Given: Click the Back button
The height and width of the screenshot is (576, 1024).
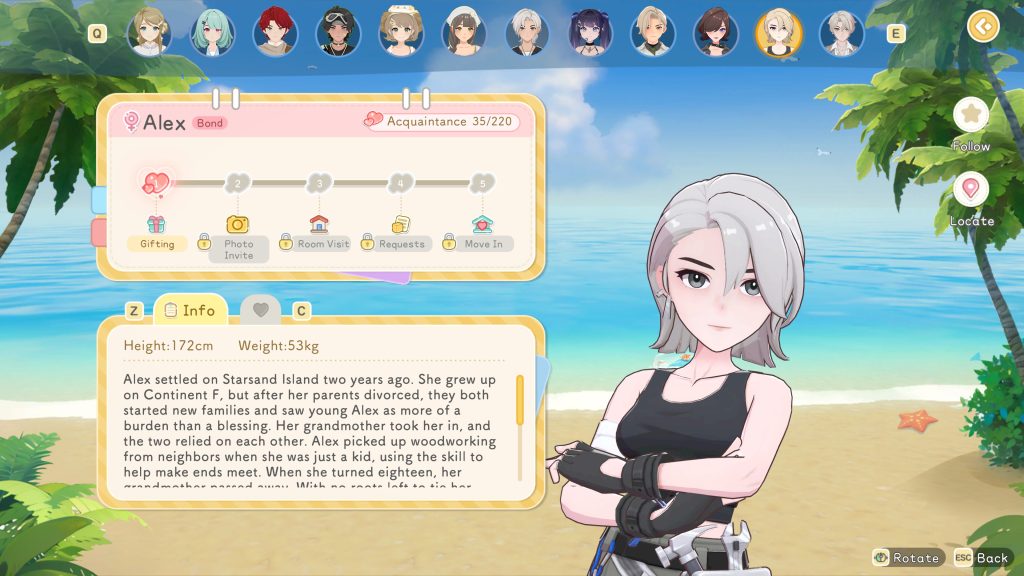Looking at the screenshot, I should (x=981, y=558).
